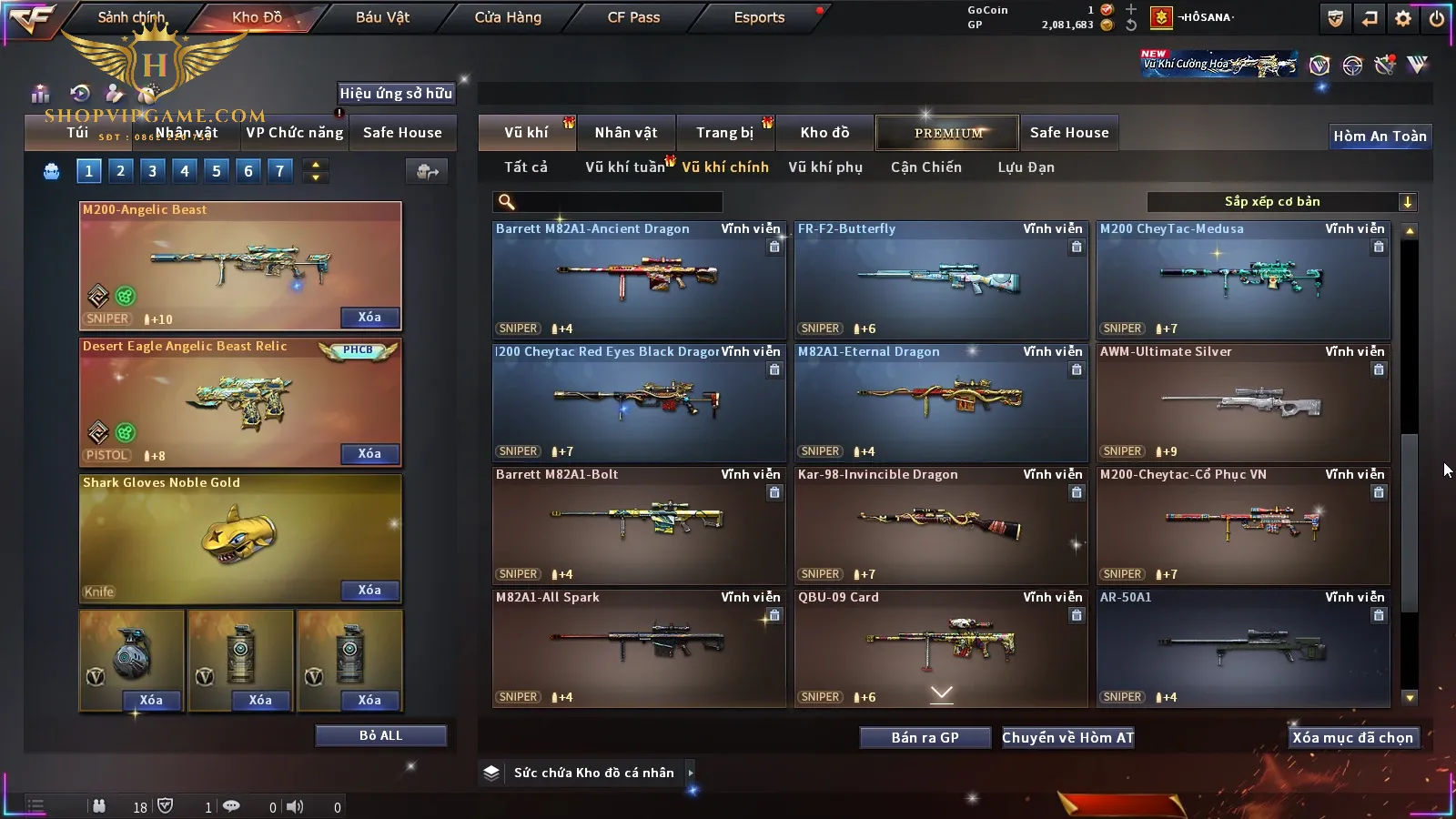
Task: Open the settings gear icon
Action: point(1403,18)
